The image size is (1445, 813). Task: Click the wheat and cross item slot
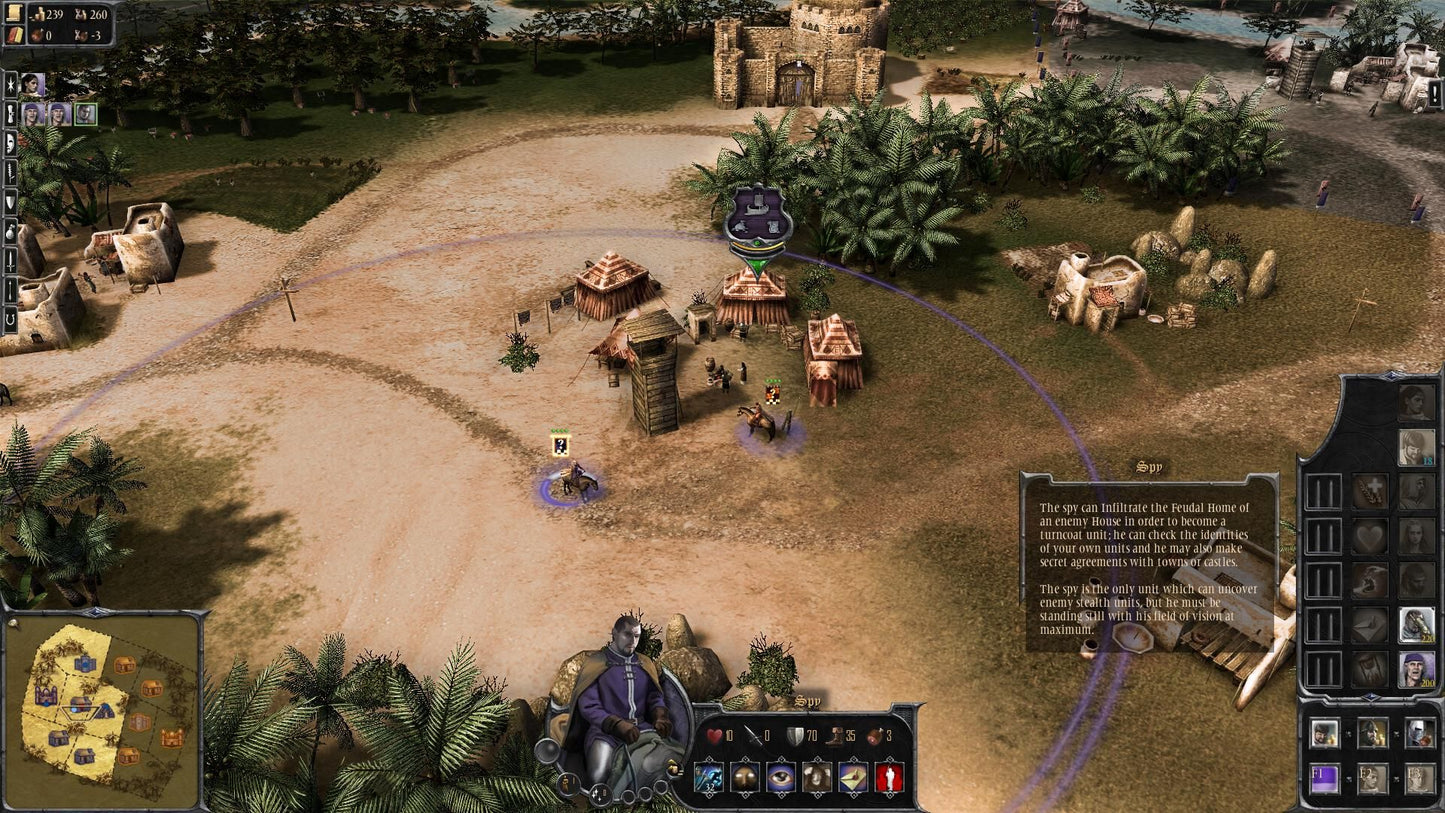(1368, 492)
